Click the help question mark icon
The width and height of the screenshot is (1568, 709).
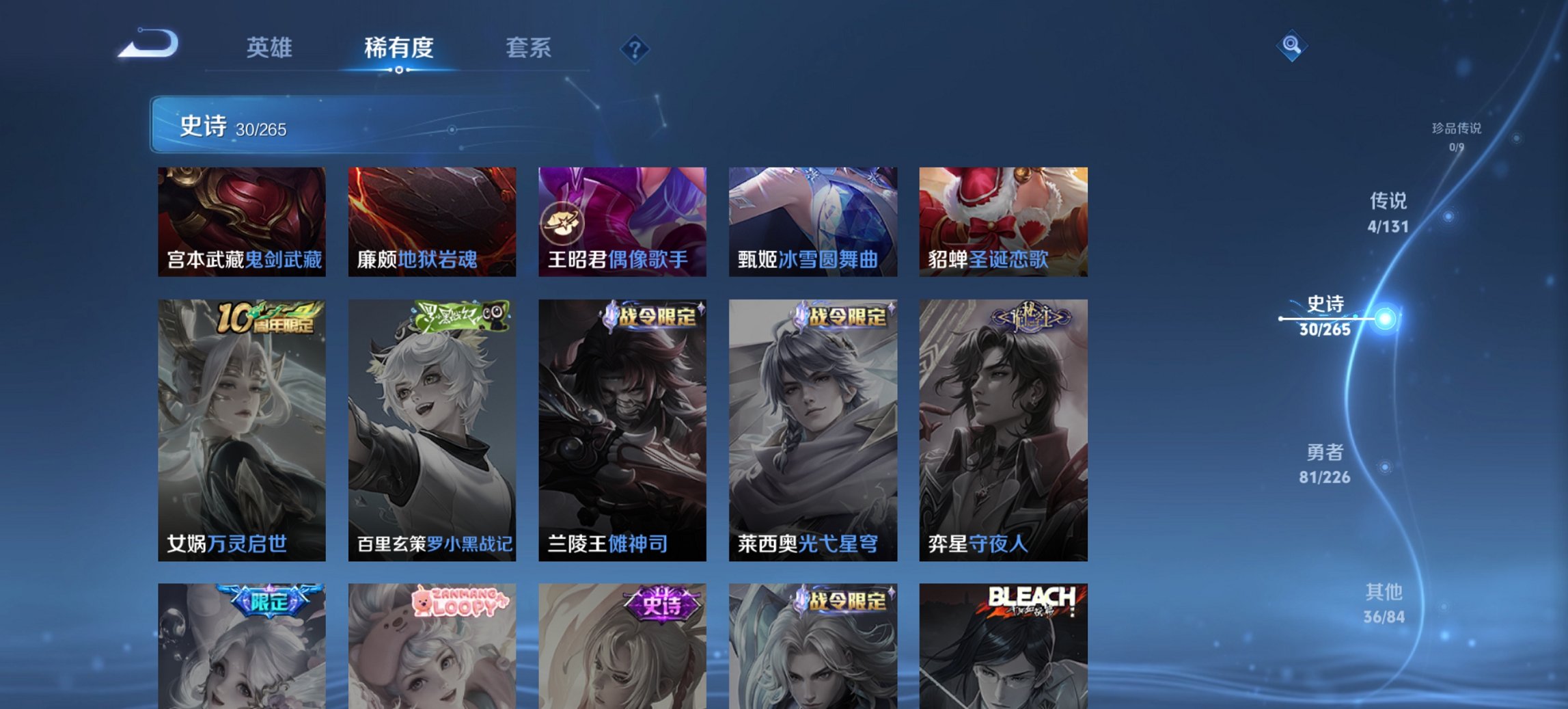pos(633,48)
